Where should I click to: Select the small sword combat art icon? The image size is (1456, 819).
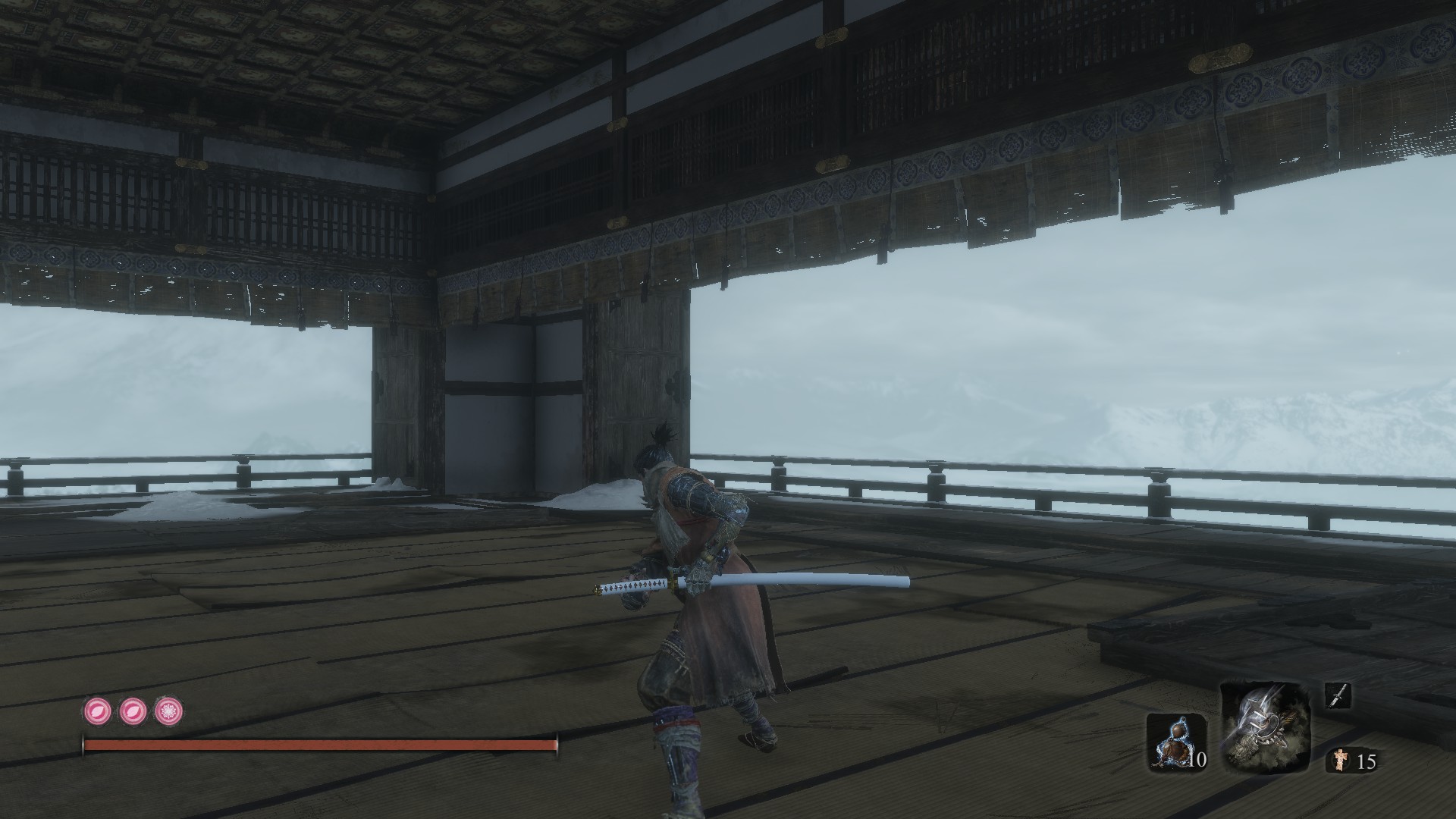click(1339, 696)
